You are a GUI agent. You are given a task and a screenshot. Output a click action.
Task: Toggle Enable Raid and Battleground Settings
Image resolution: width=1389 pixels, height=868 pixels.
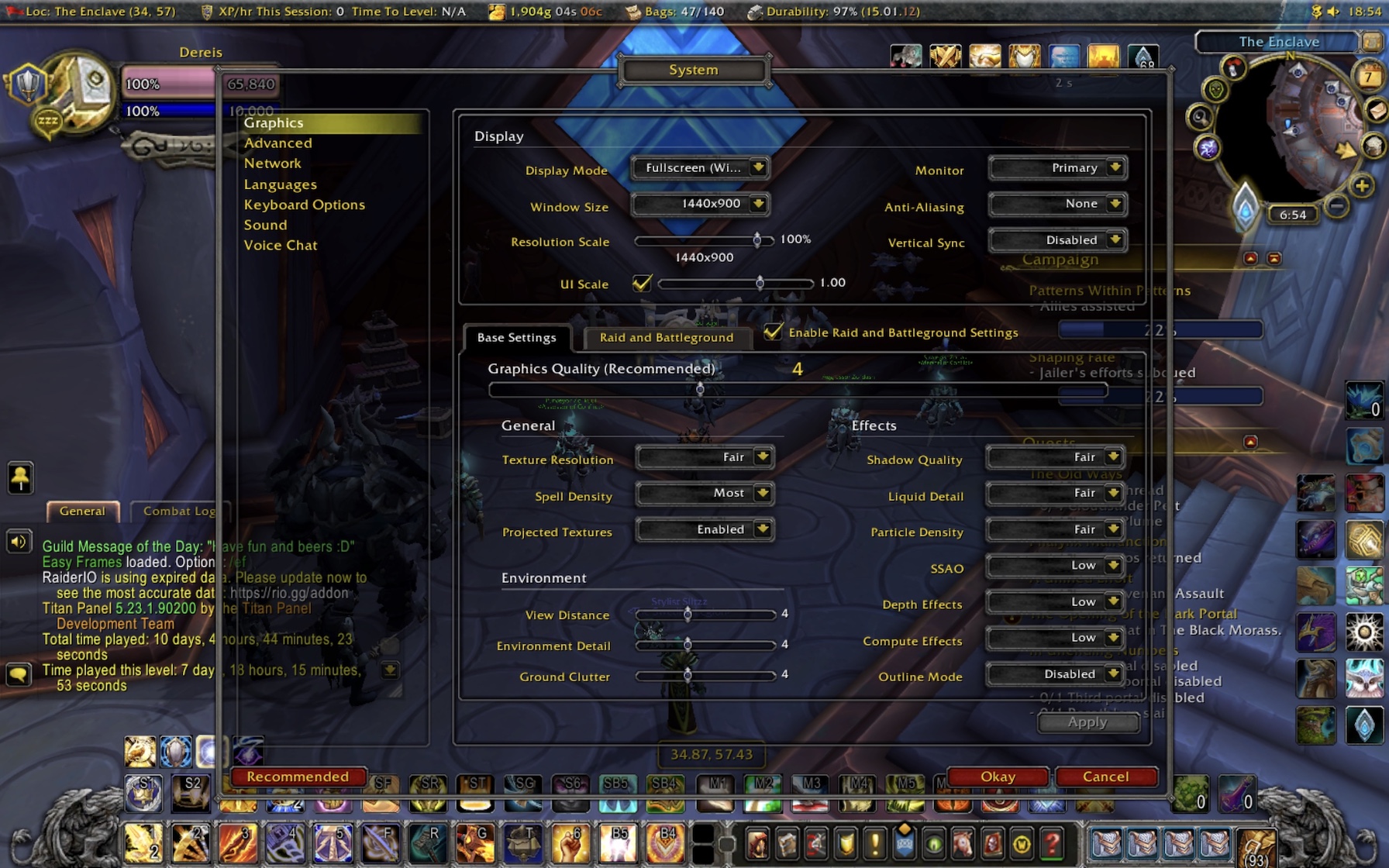773,332
